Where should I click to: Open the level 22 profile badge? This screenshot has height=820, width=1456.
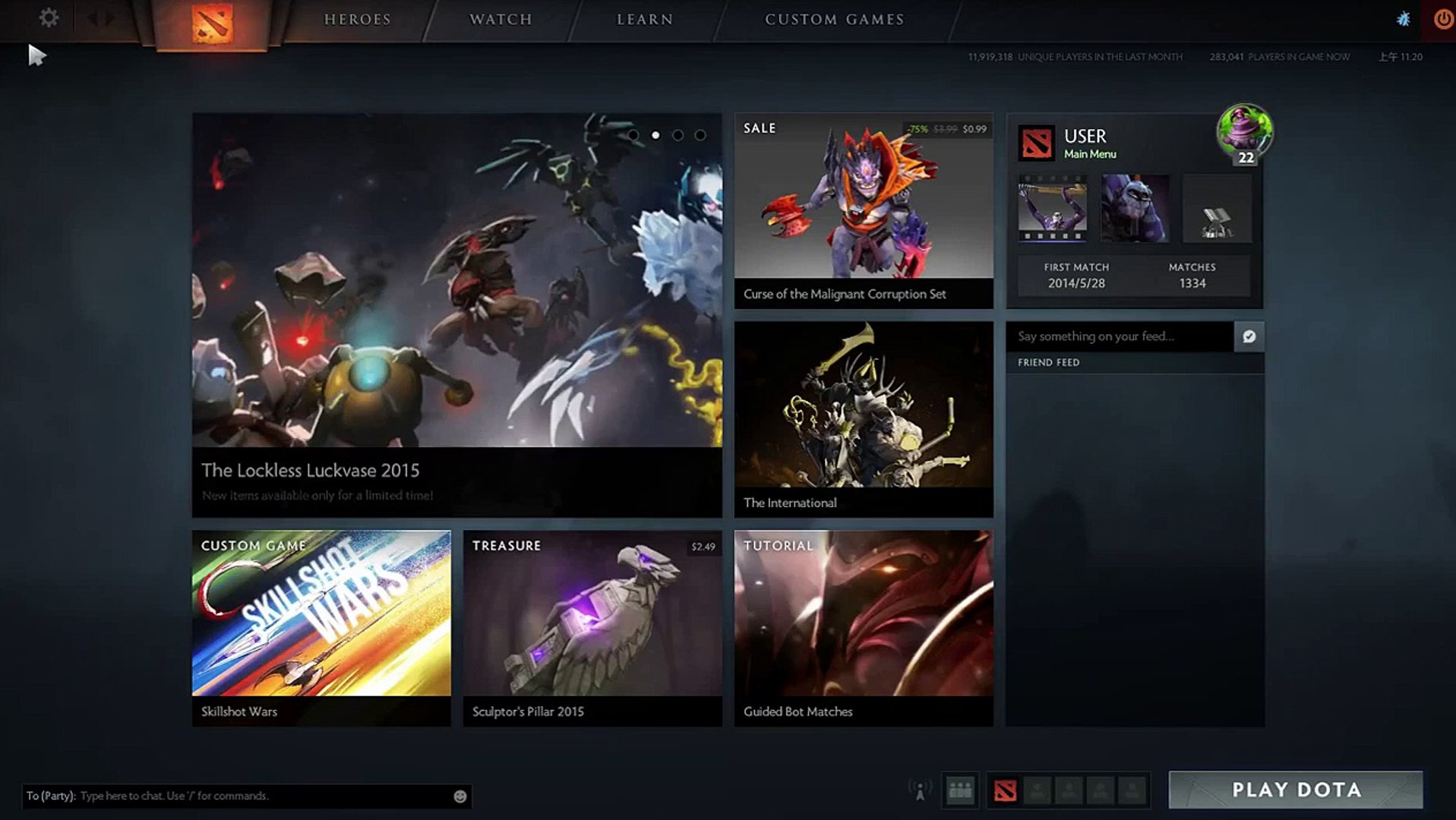pyautogui.click(x=1245, y=134)
